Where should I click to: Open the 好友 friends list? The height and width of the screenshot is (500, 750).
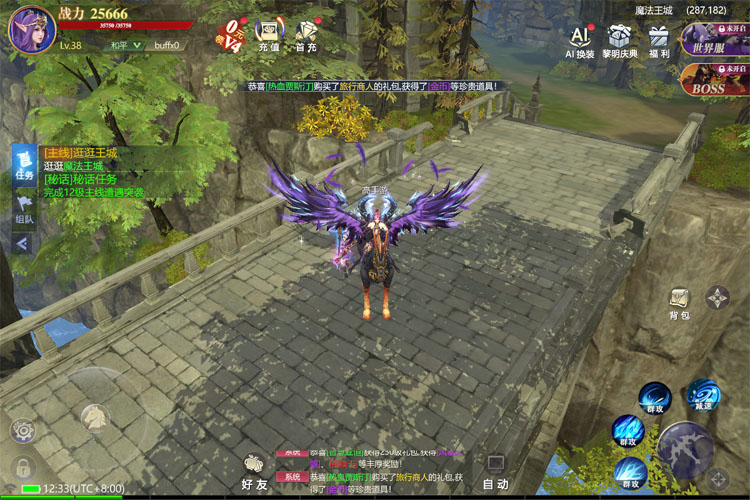coord(255,470)
